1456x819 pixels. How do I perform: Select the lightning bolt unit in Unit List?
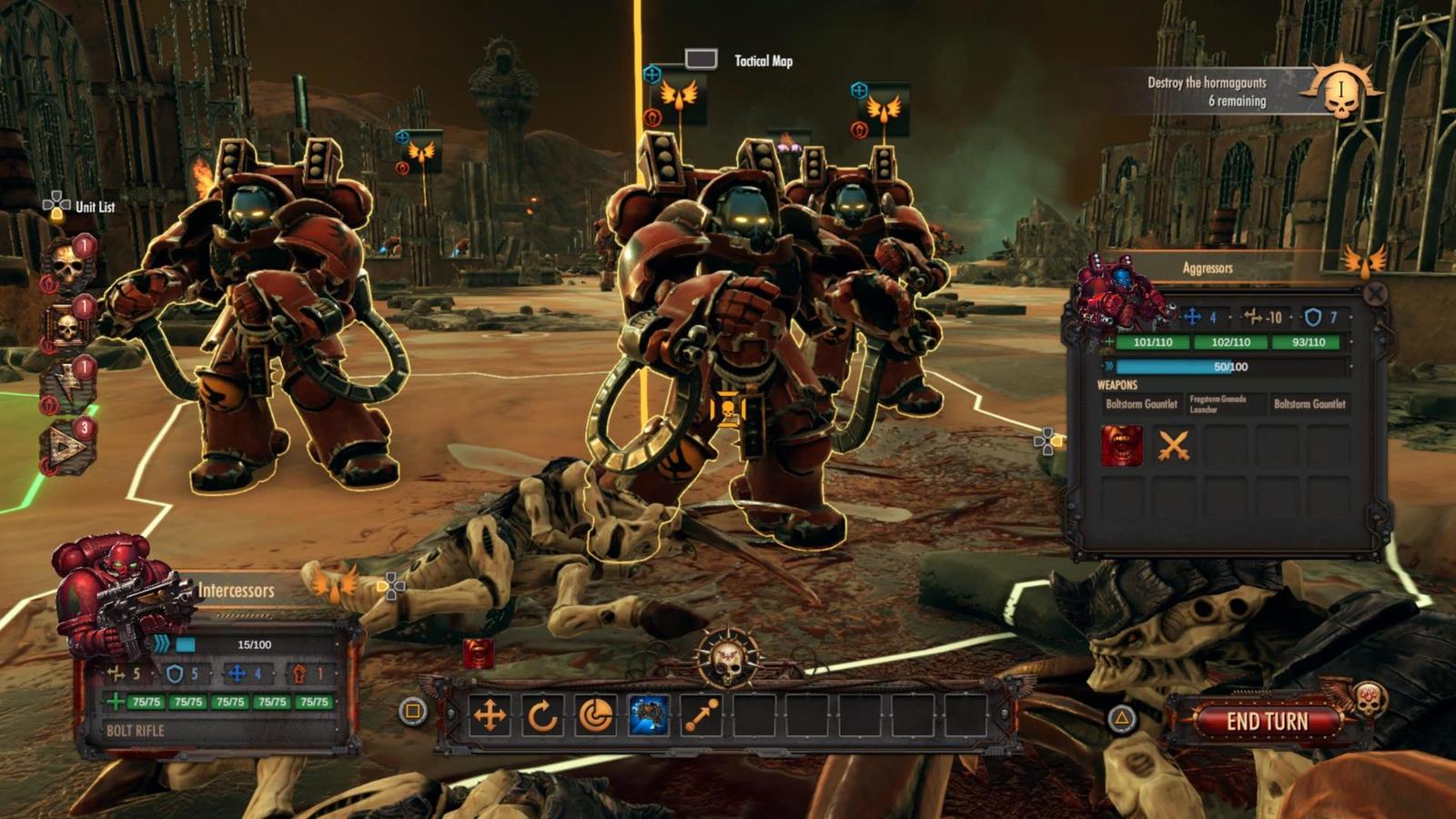[x=67, y=387]
